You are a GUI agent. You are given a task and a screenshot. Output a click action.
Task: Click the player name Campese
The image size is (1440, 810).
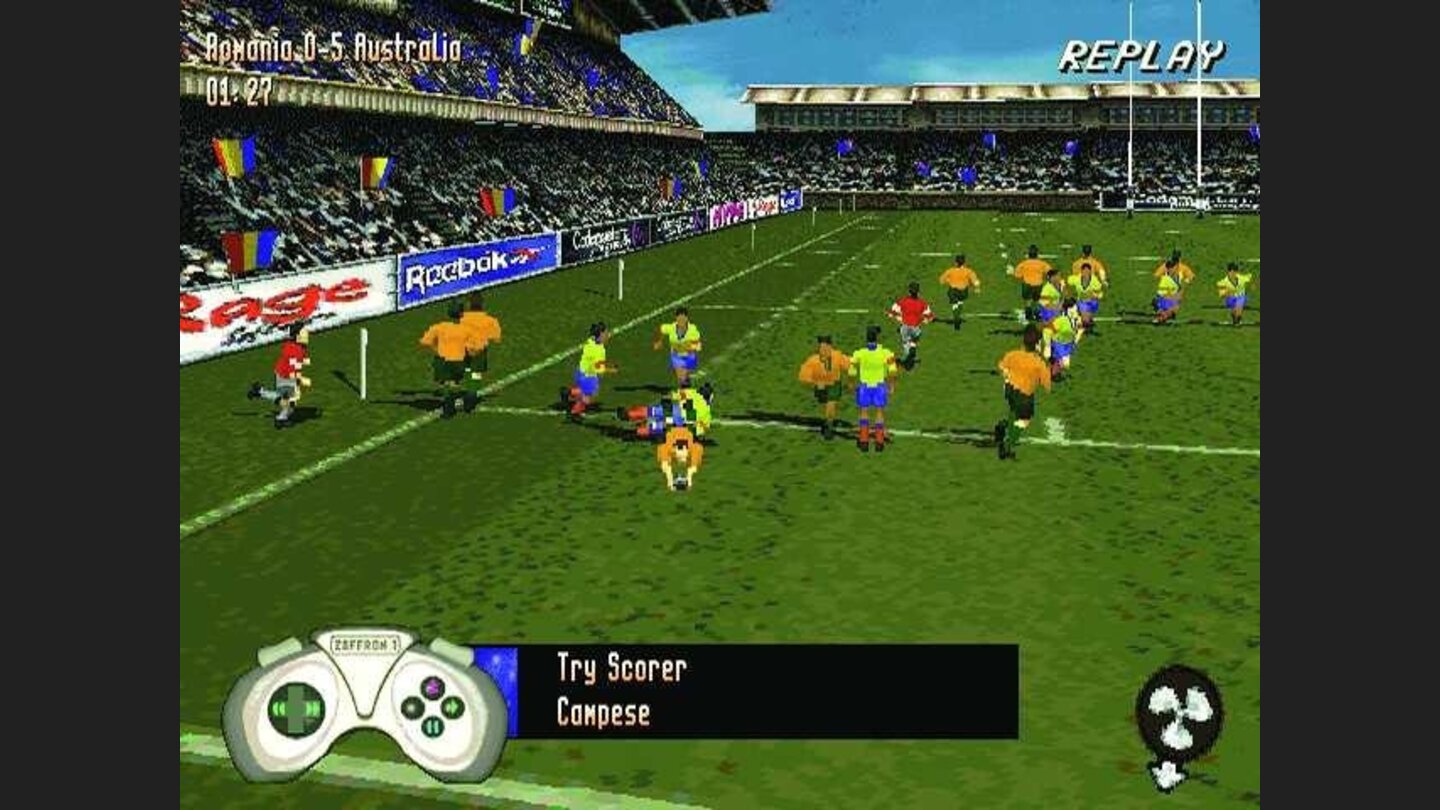pyautogui.click(x=605, y=714)
